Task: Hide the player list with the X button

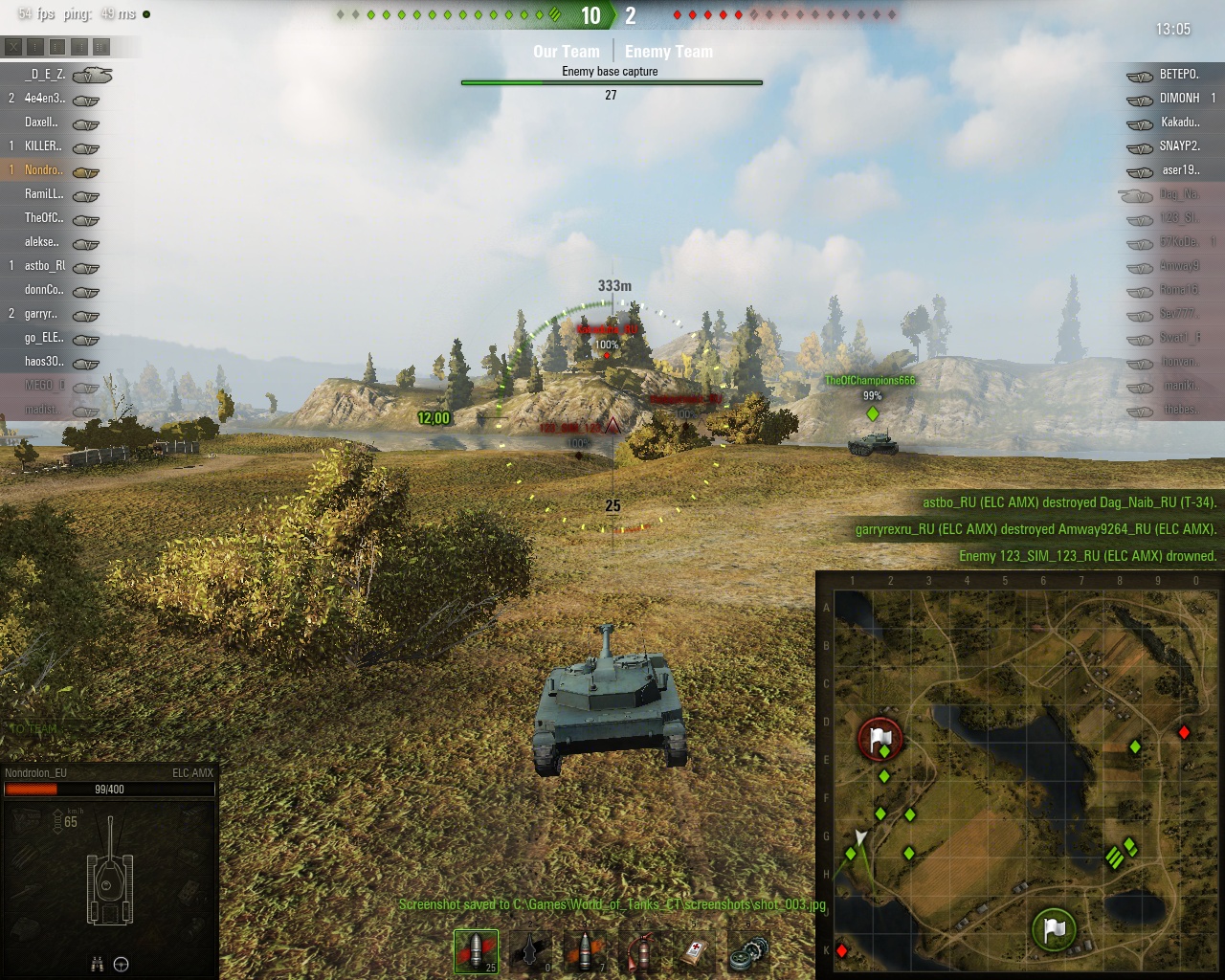Action: [x=13, y=46]
